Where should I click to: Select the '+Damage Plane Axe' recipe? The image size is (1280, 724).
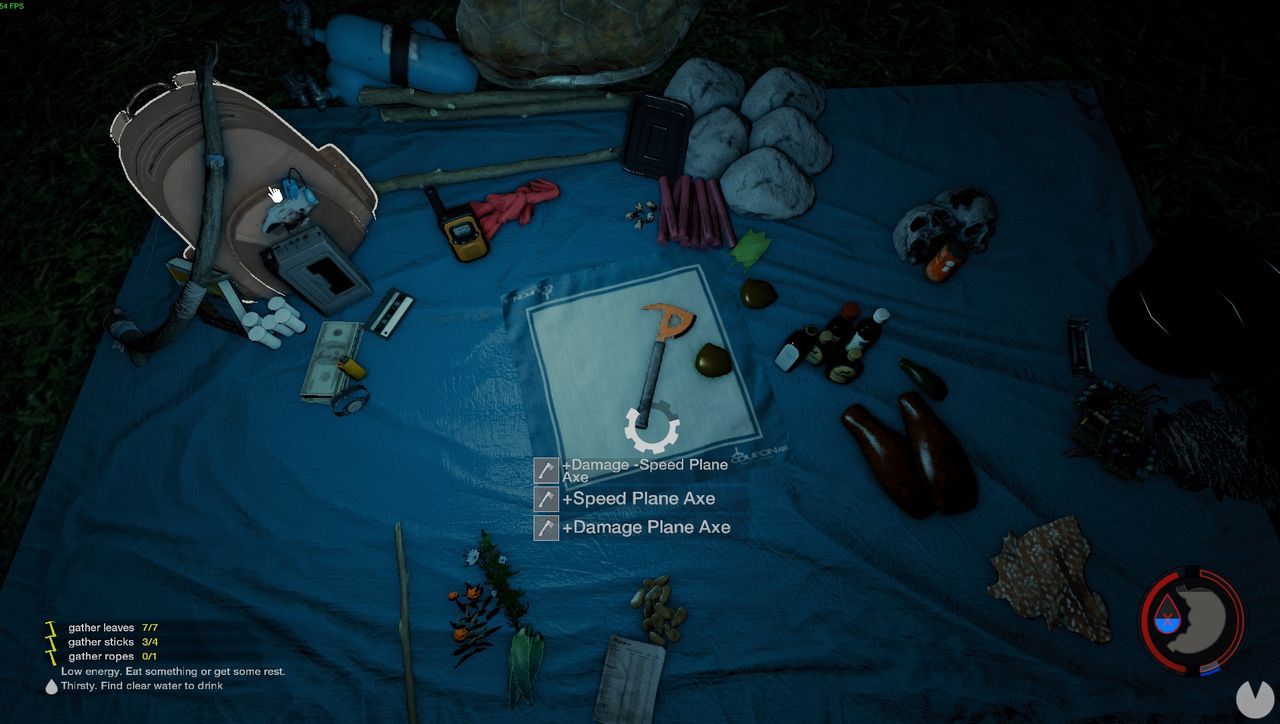648,527
